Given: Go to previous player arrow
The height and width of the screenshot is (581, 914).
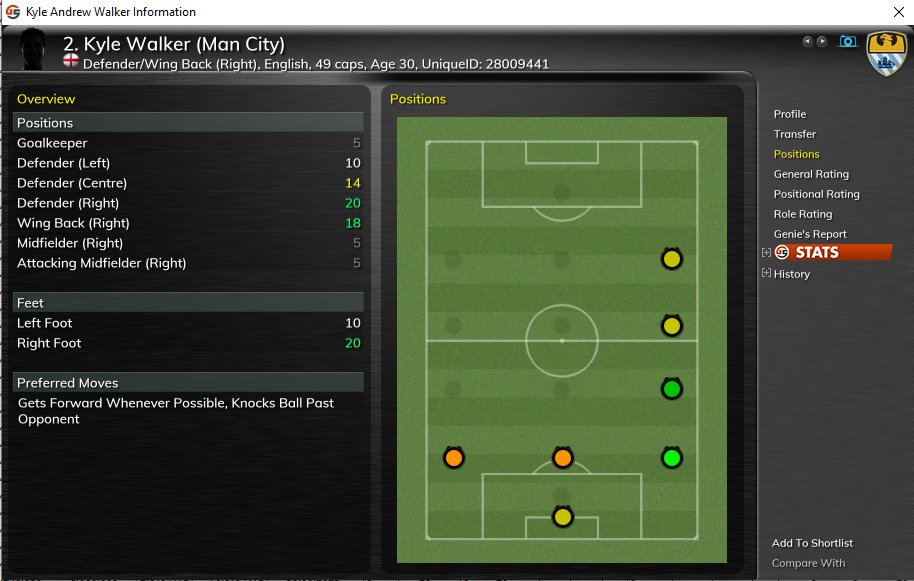Looking at the screenshot, I should 808,41.
